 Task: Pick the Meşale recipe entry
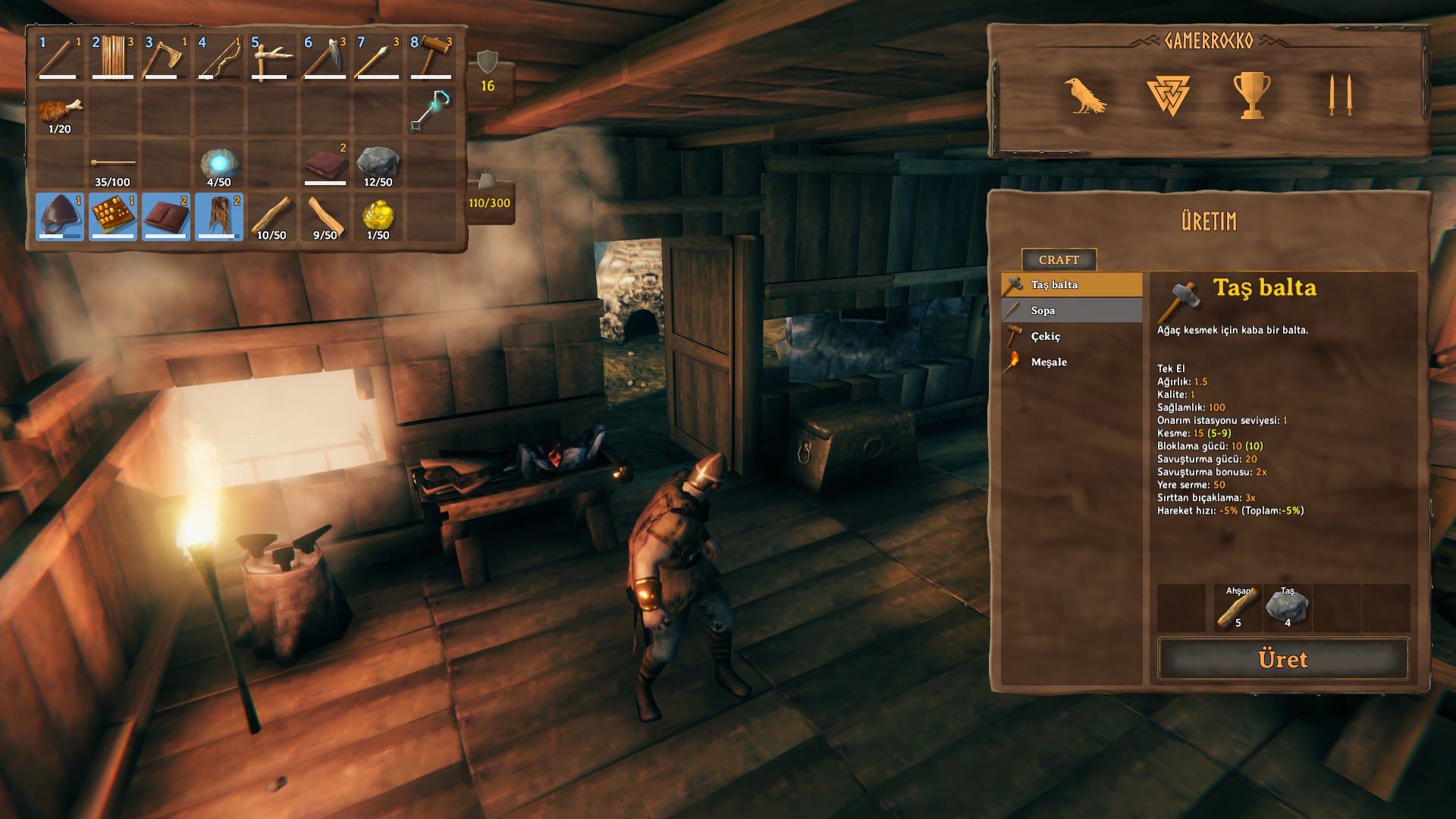point(1072,362)
